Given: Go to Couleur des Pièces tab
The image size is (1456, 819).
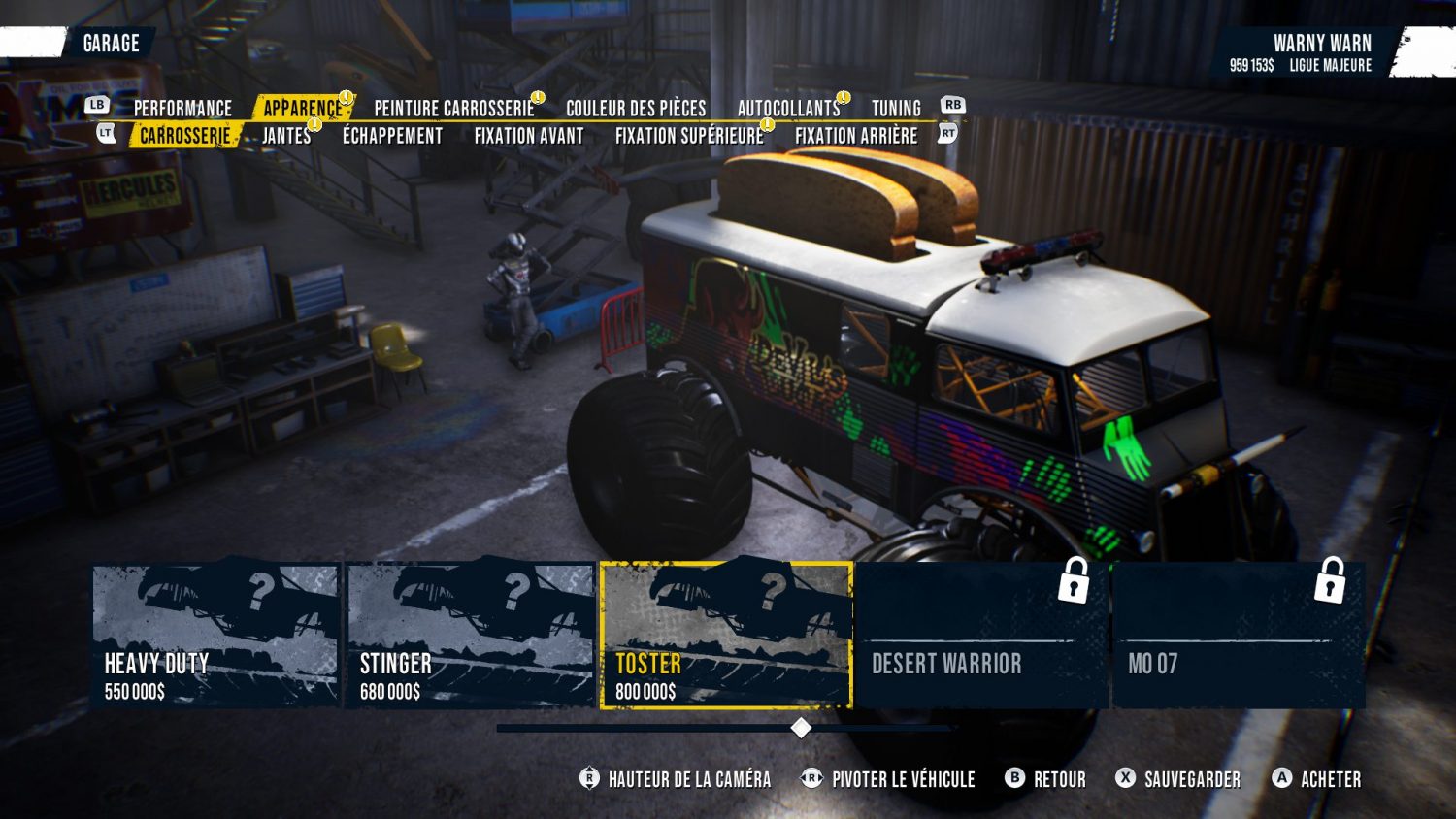Looking at the screenshot, I should point(636,108).
